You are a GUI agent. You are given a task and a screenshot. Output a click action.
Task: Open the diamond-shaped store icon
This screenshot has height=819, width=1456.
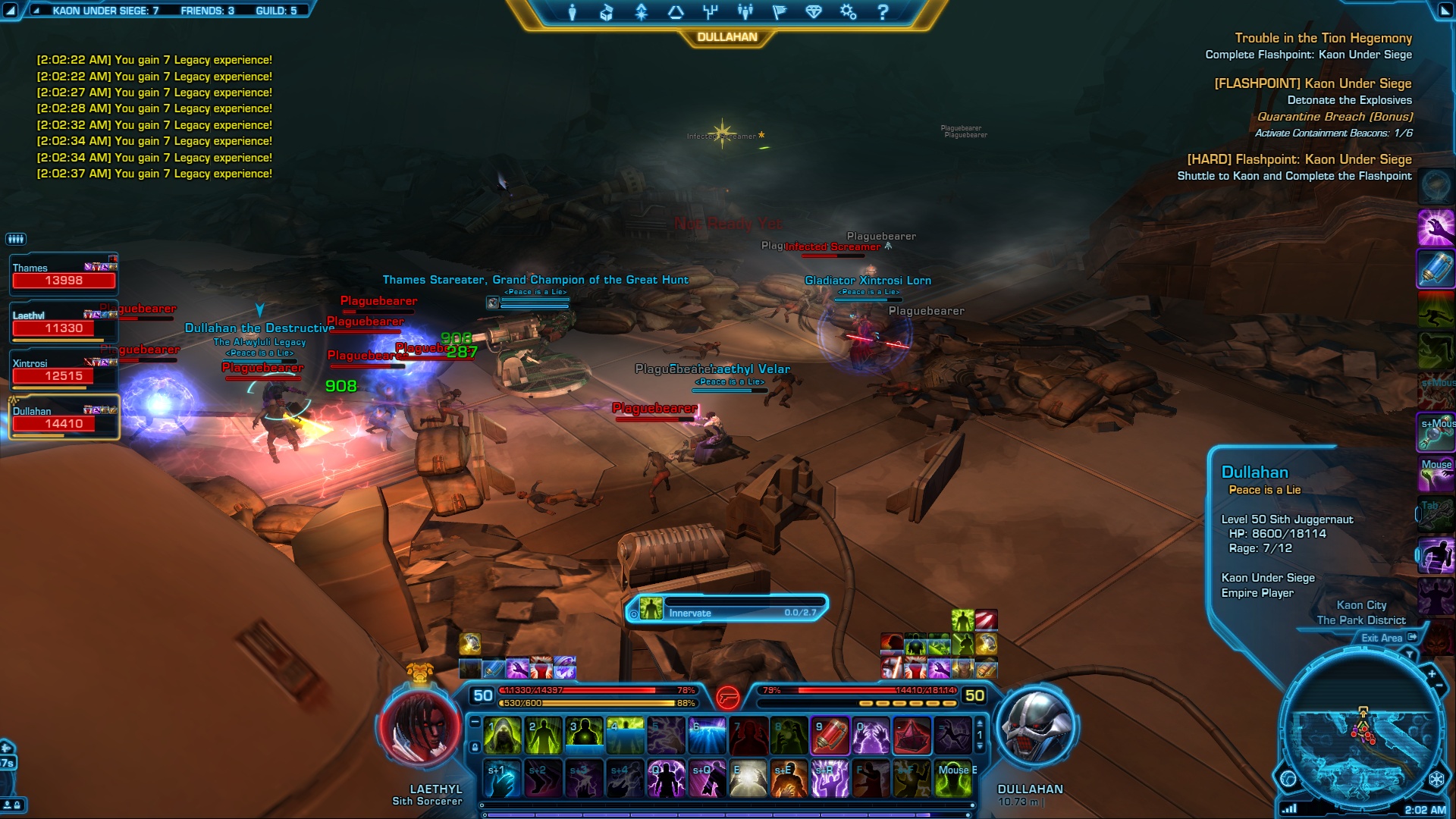coord(814,12)
